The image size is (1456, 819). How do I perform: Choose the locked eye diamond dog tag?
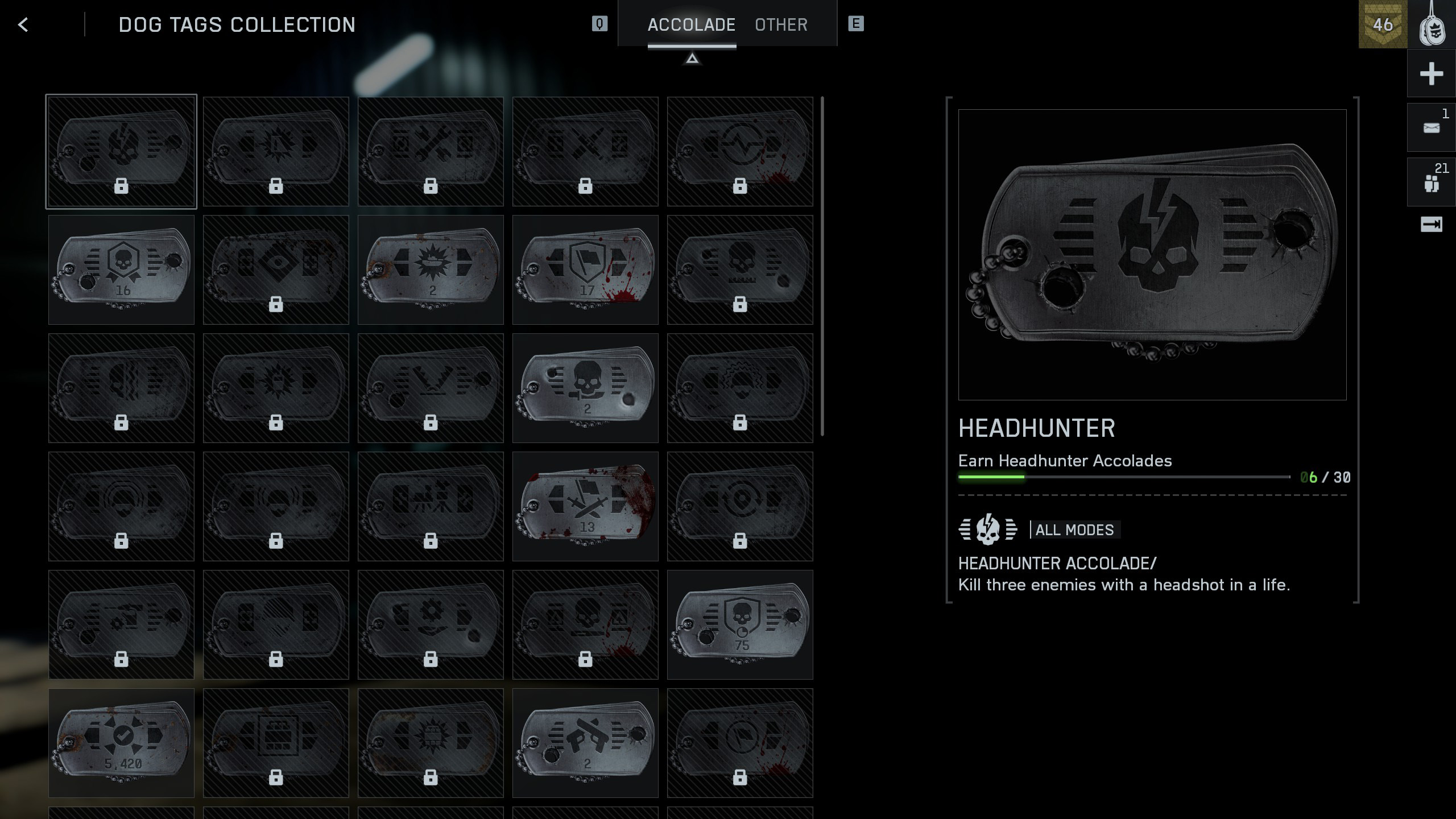pyautogui.click(x=276, y=270)
